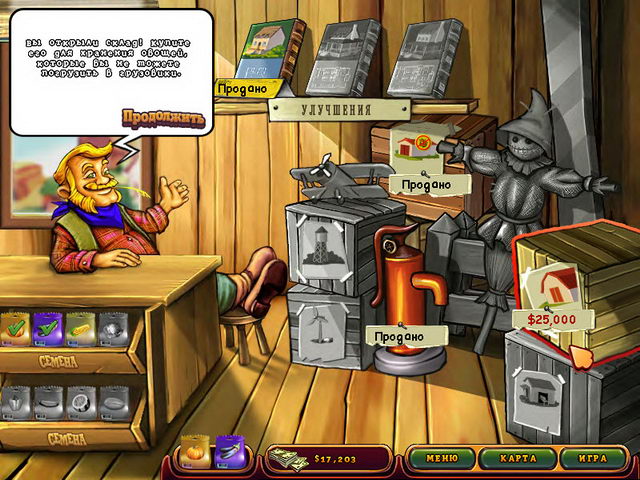Return to the farm with Игра
Screen dimensions: 640x480
[585, 459]
